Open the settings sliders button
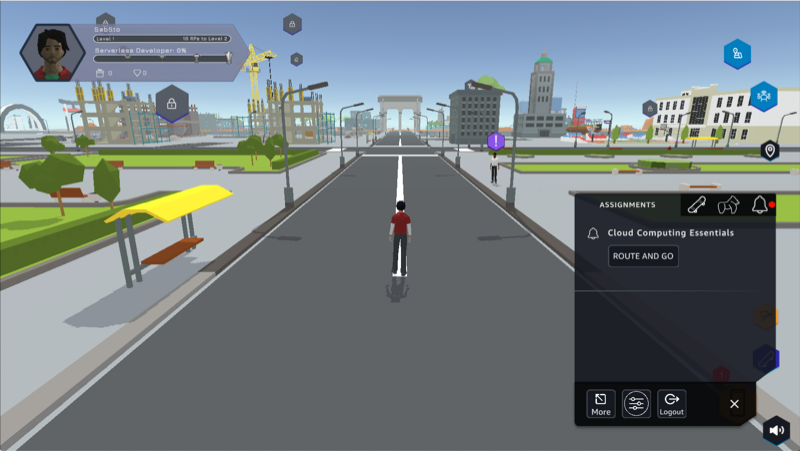 coord(636,404)
